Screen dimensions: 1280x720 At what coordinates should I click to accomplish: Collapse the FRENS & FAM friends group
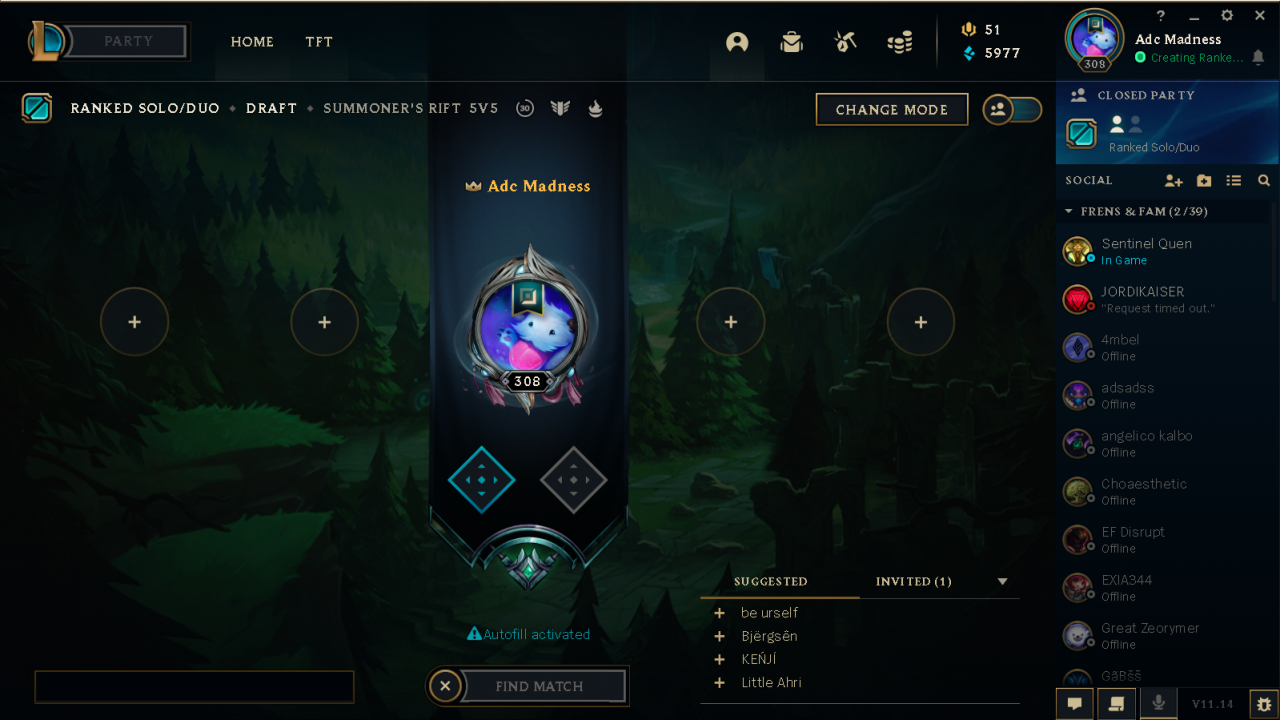[1067, 211]
